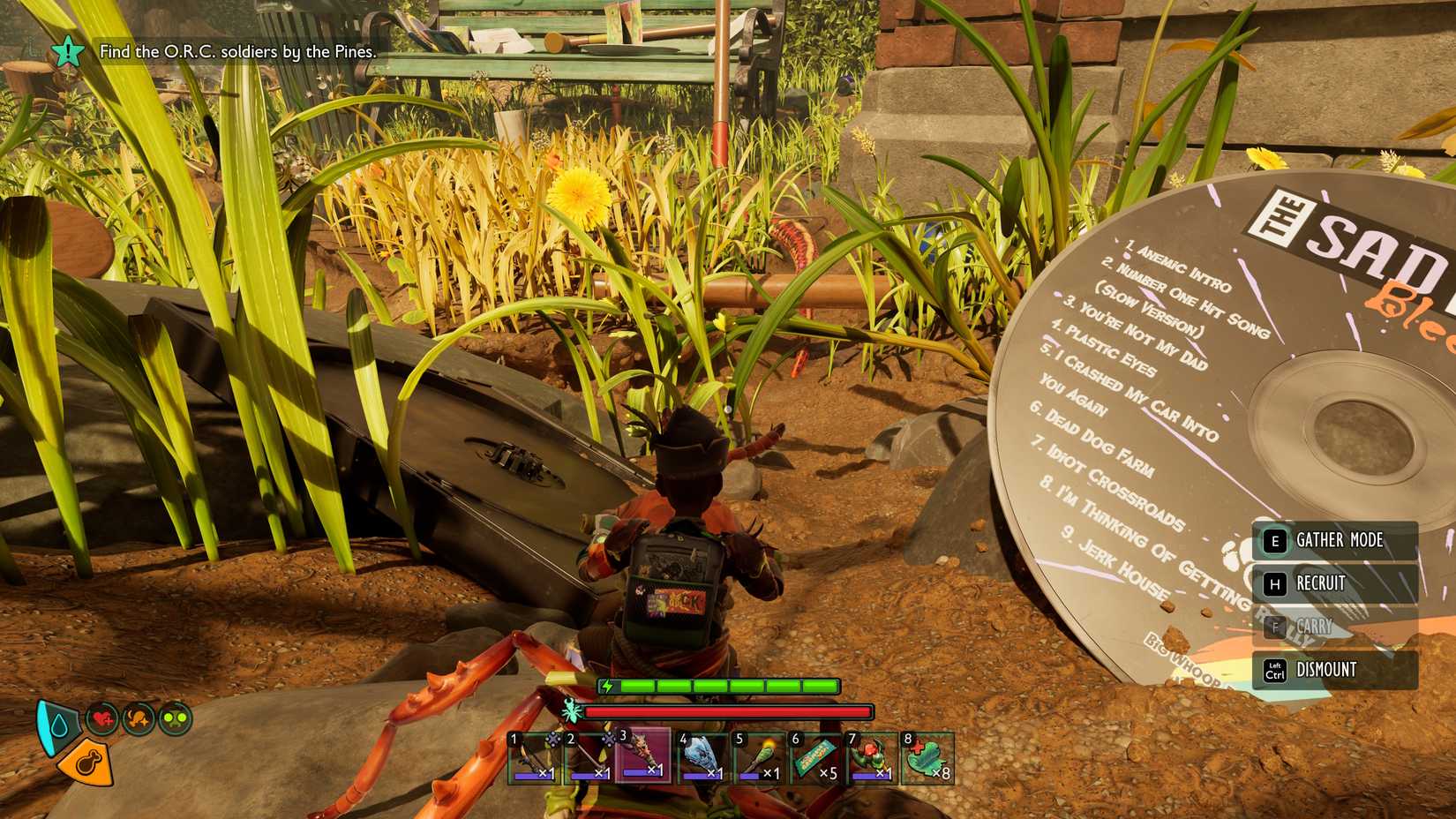The image size is (1456, 819).
Task: Select the heart health regen buff icon
Action: [101, 718]
